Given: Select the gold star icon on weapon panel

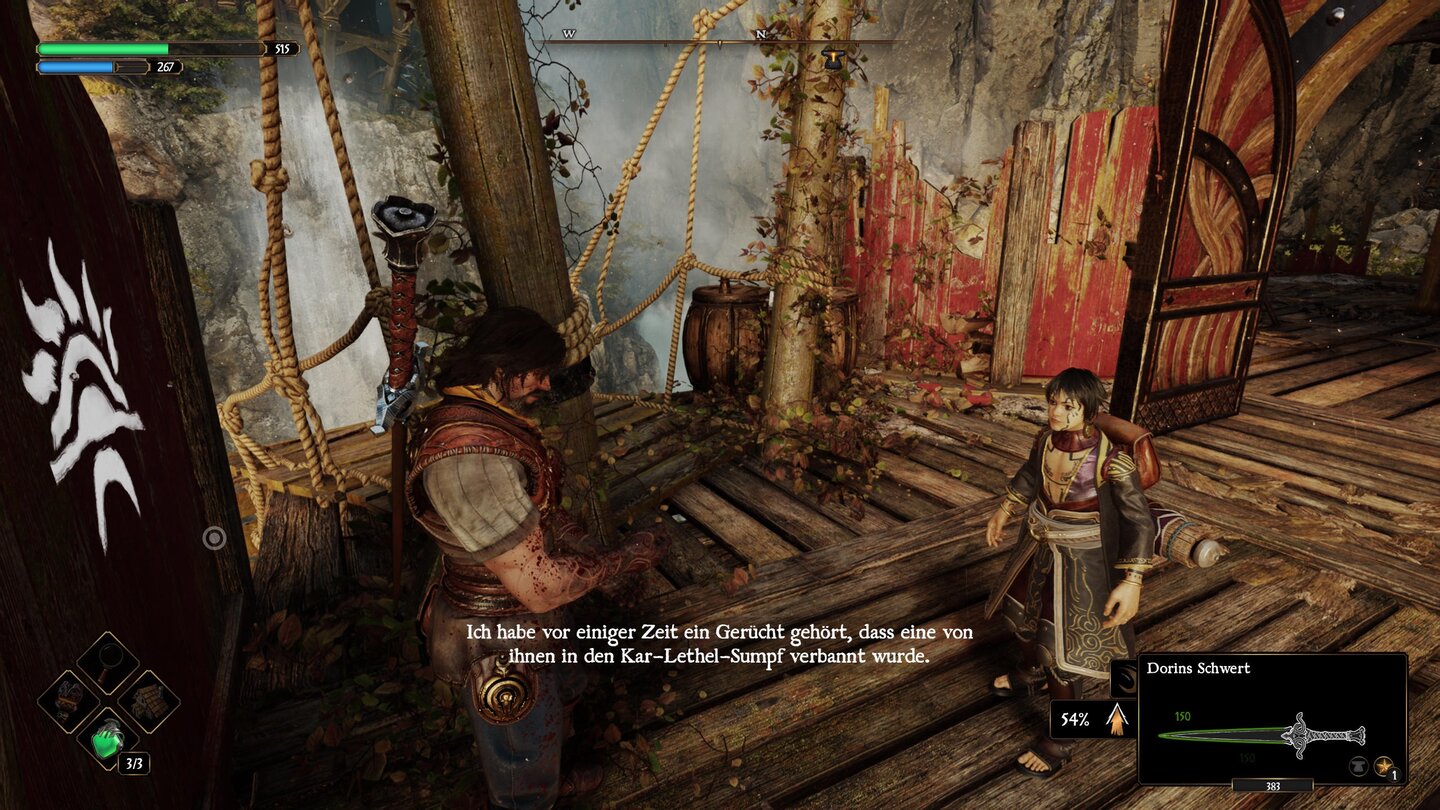Looking at the screenshot, I should (x=1384, y=767).
